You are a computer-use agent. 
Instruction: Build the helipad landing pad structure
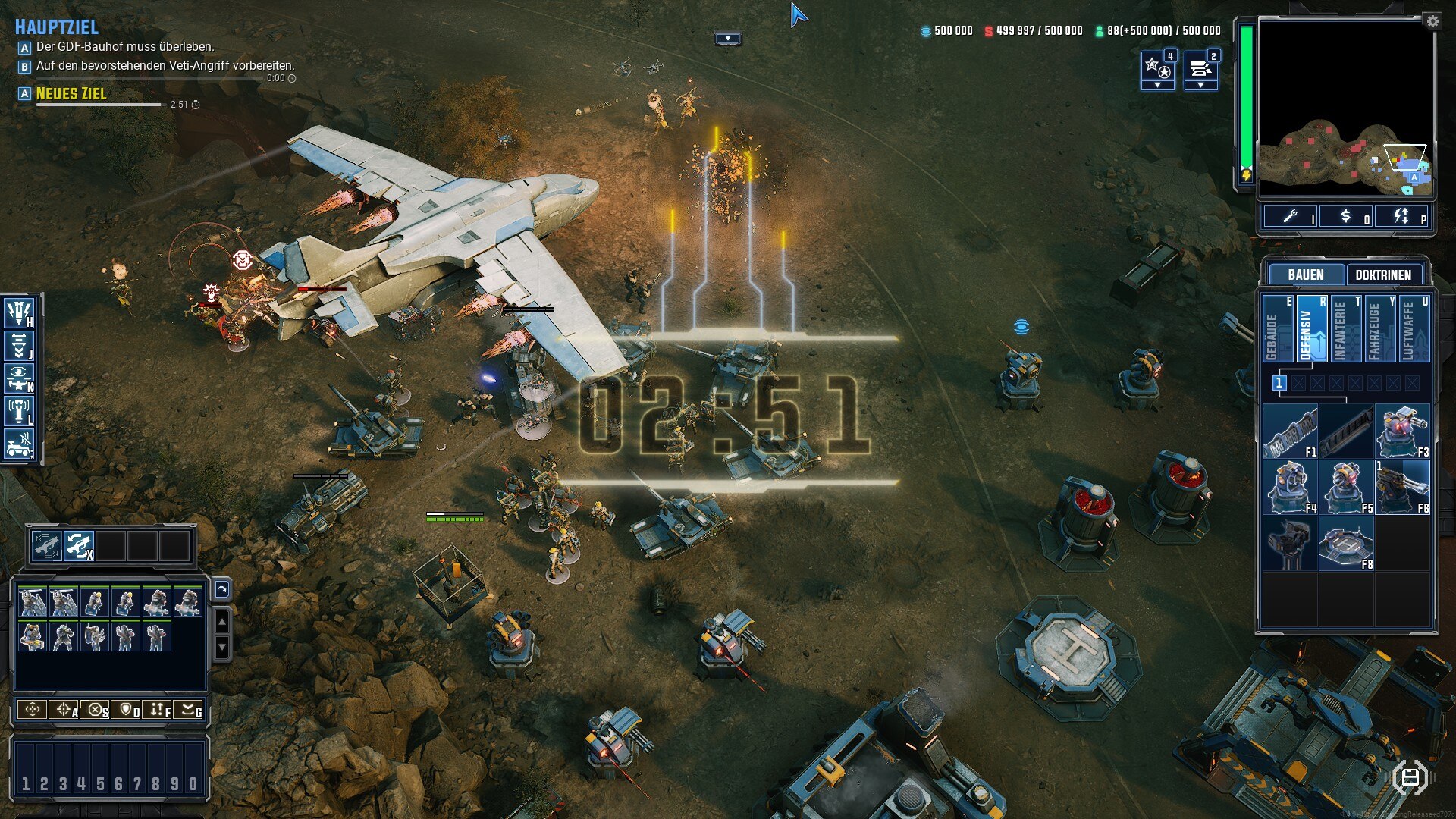coord(1345,544)
